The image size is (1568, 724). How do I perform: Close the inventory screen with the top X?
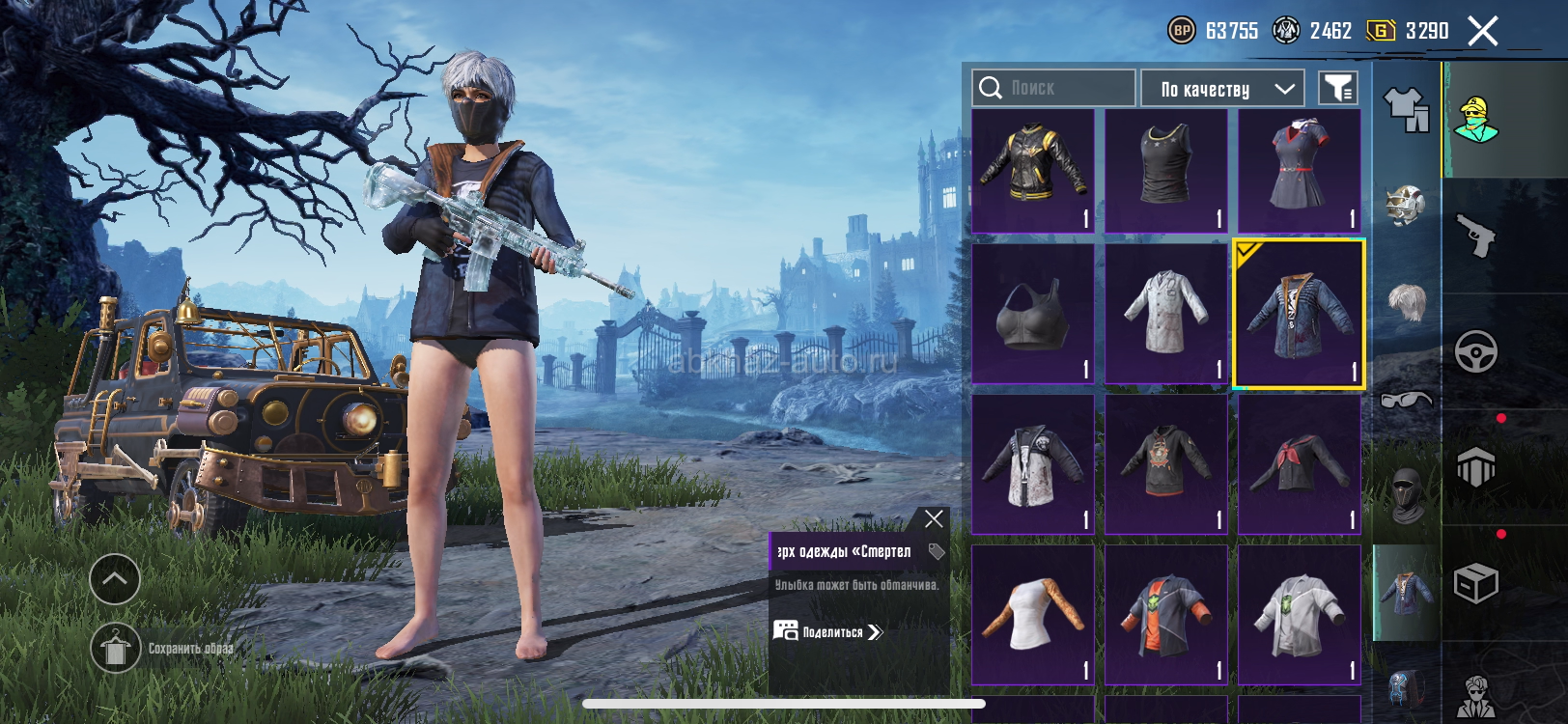tap(1483, 31)
